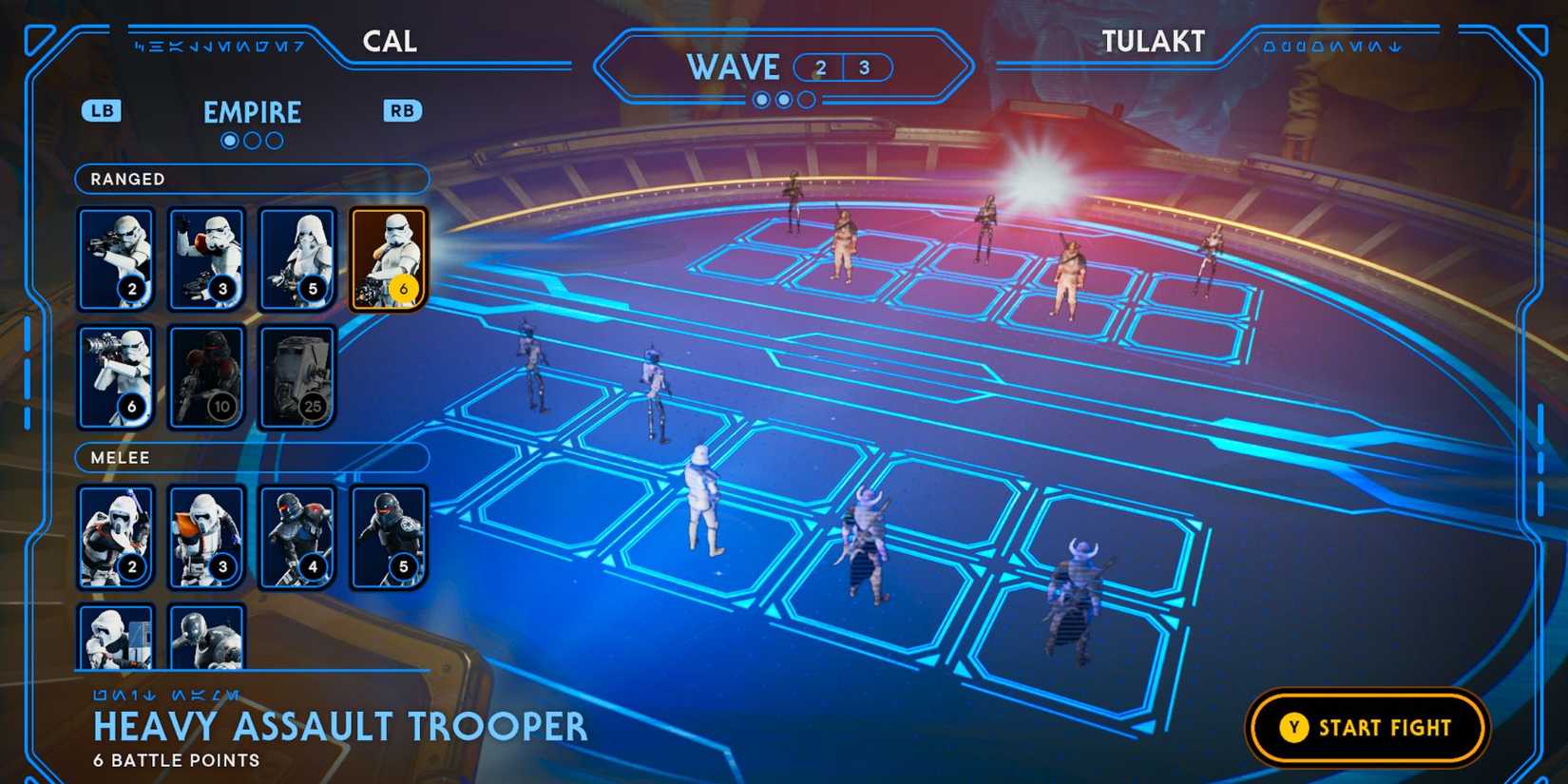Viewport: 1568px width, 784px height.
Task: Select the highlighted Heavy Assault Trooper card
Action: tap(388, 257)
